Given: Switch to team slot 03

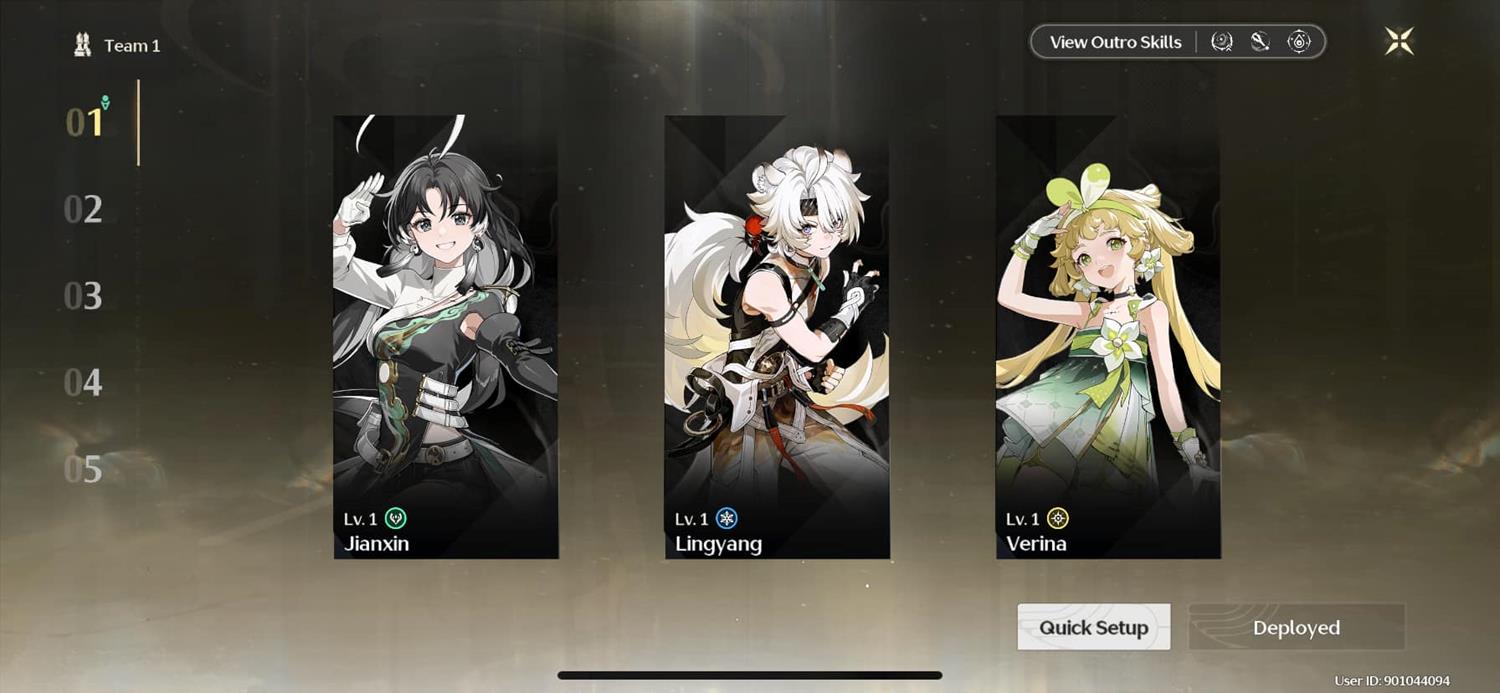Looking at the screenshot, I should 84,296.
